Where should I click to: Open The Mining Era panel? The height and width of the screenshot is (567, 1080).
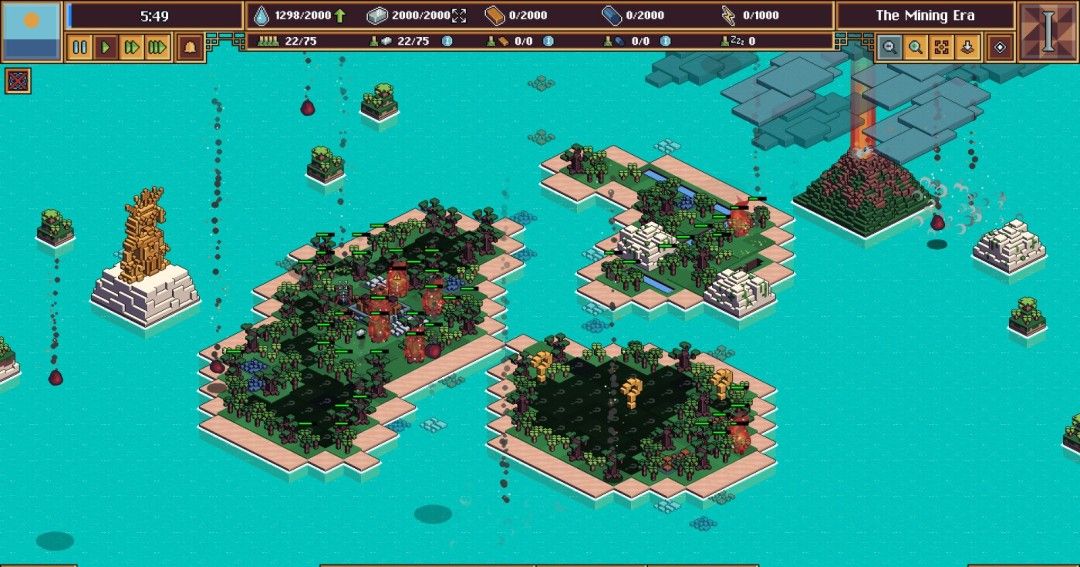[x=925, y=15]
